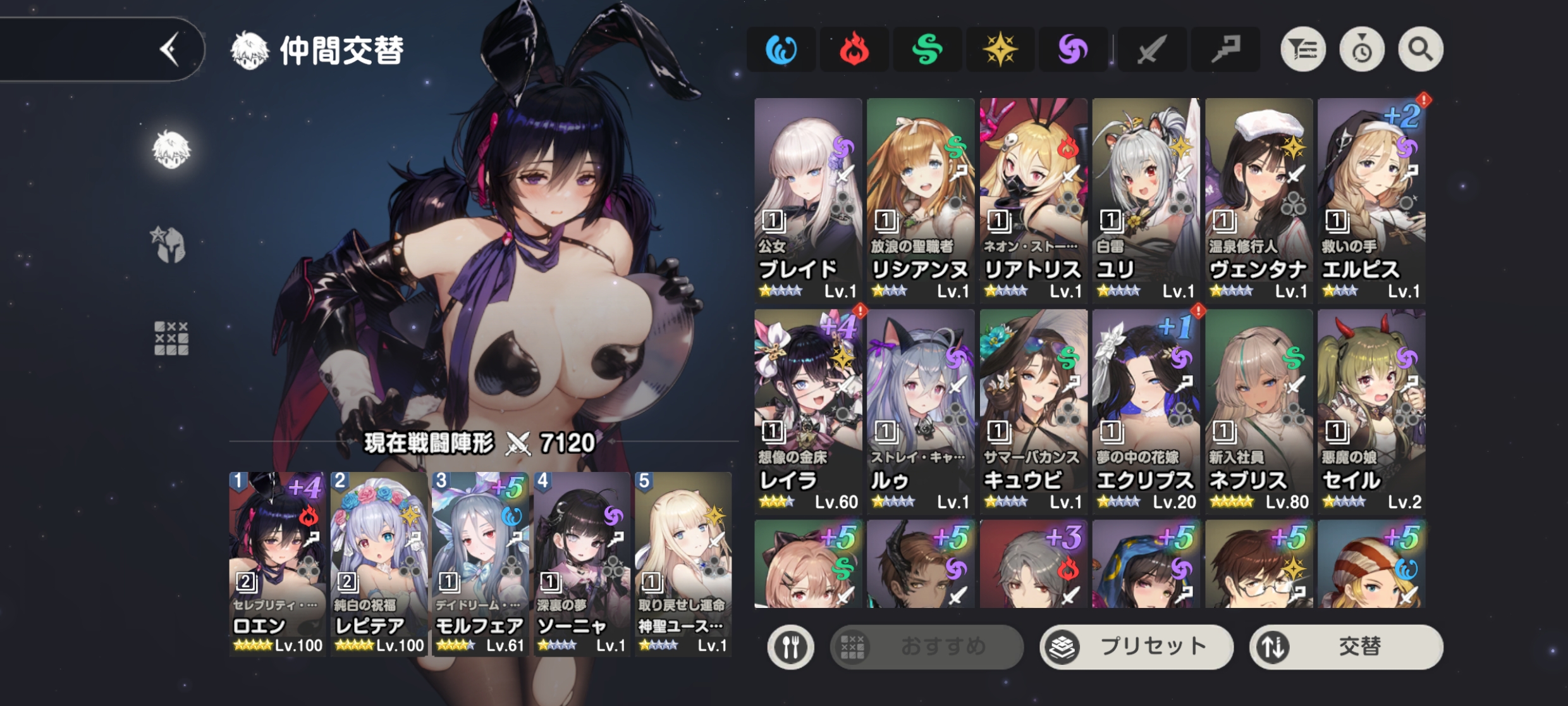Filter heroes by yellow light element
The image size is (1568, 706).
1000,49
